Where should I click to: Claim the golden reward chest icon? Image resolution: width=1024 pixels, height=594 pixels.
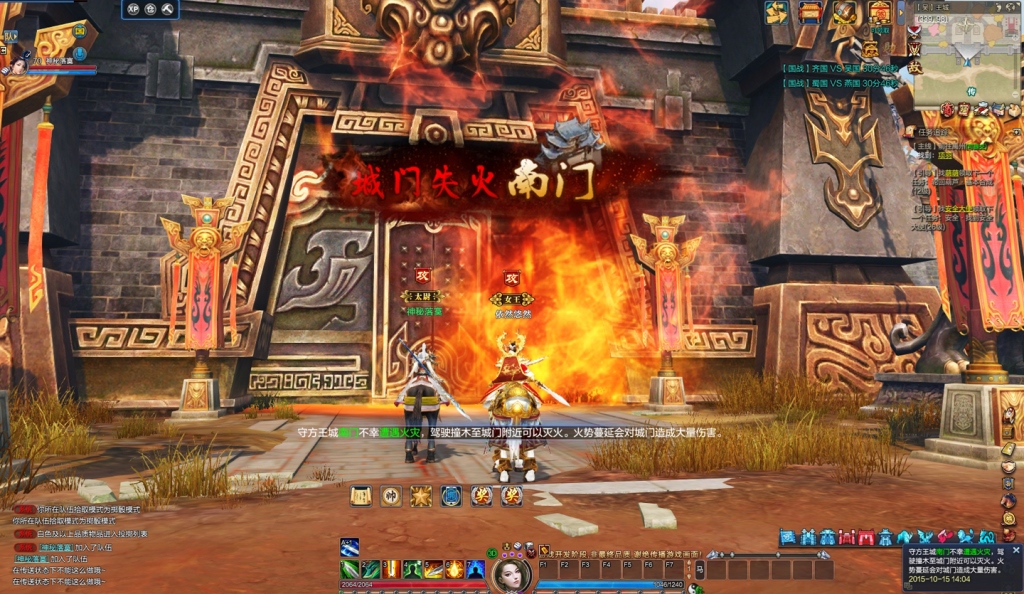click(x=880, y=12)
